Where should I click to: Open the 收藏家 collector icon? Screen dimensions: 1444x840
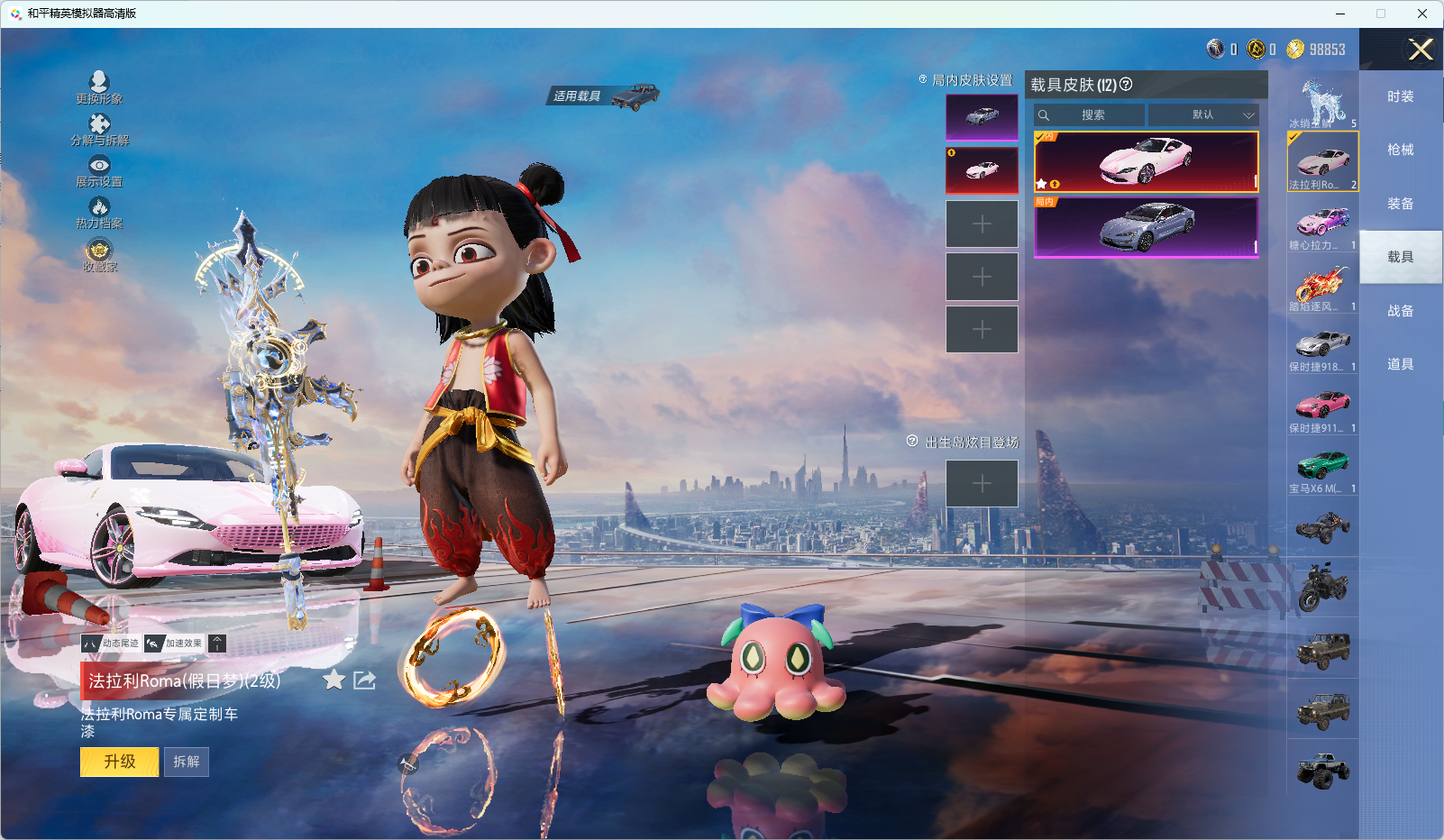99,254
